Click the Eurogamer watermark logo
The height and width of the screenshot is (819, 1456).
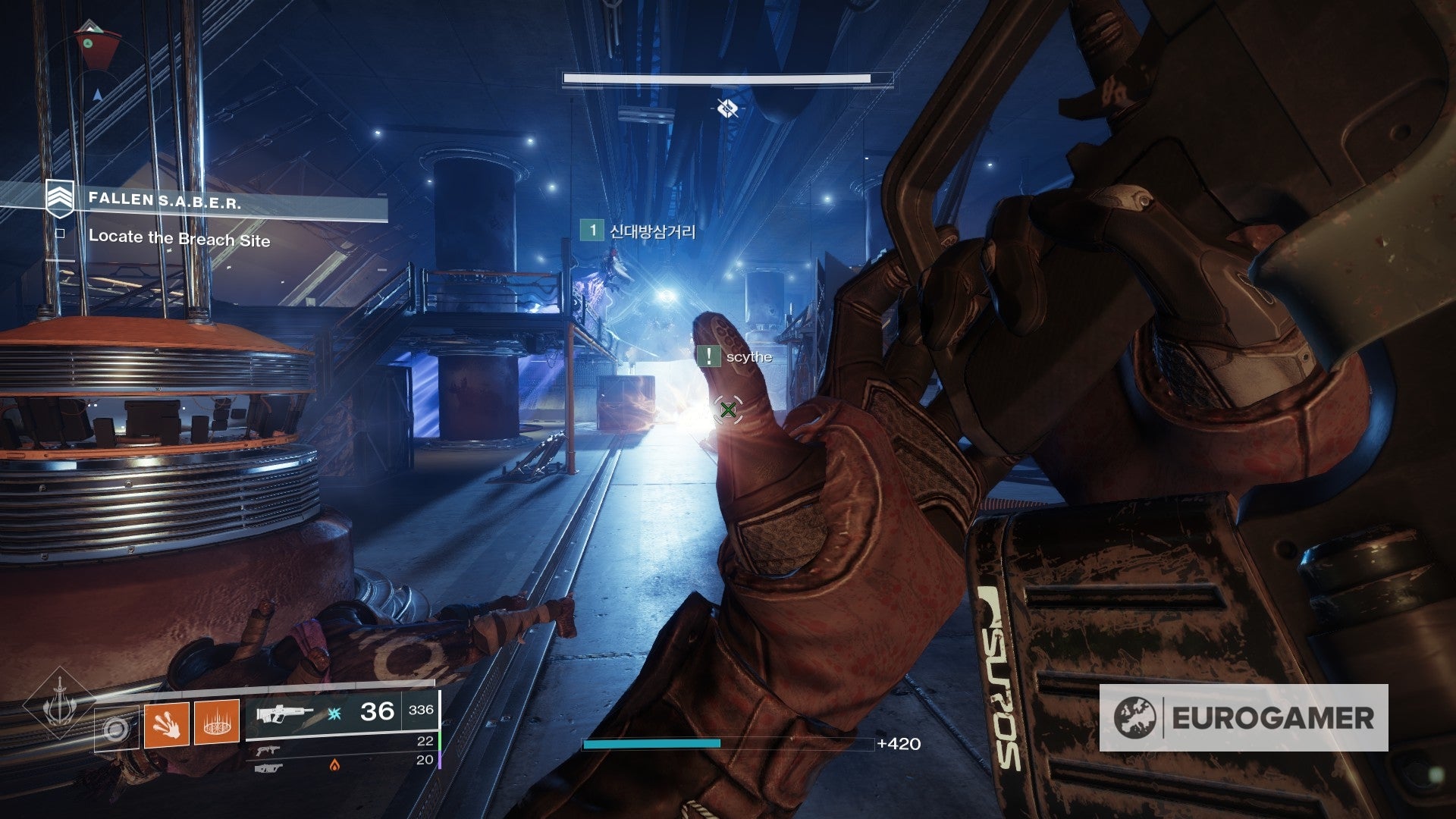point(1244,717)
